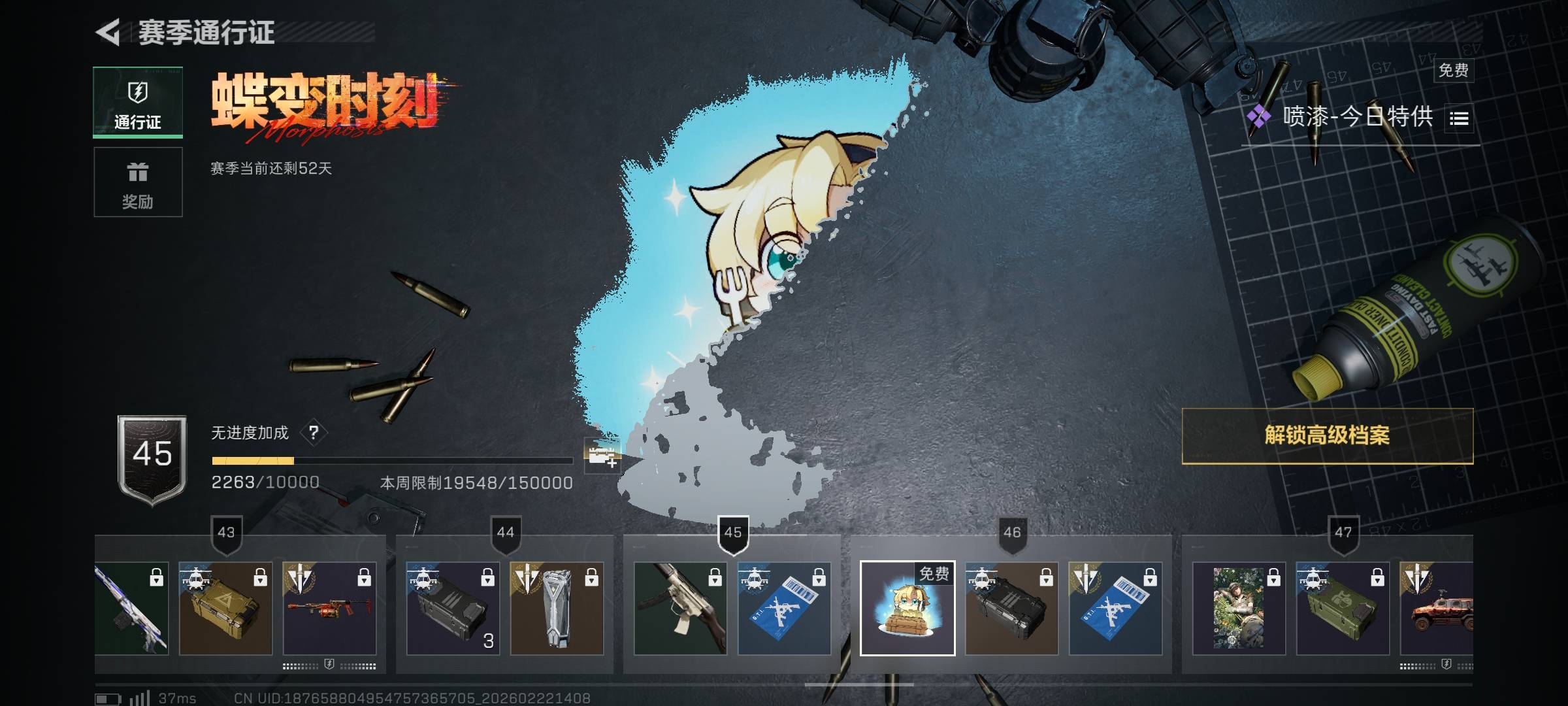The width and height of the screenshot is (1568, 706).
Task: Select the level 43 red machine gun reward
Action: 329,608
